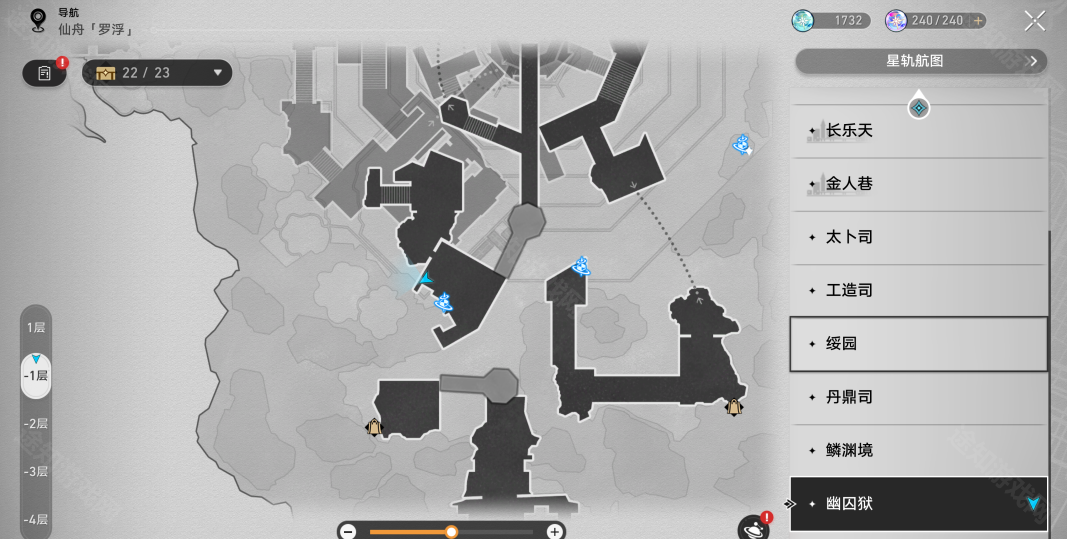
Task: Zoom out the map with minus button
Action: tap(348, 532)
